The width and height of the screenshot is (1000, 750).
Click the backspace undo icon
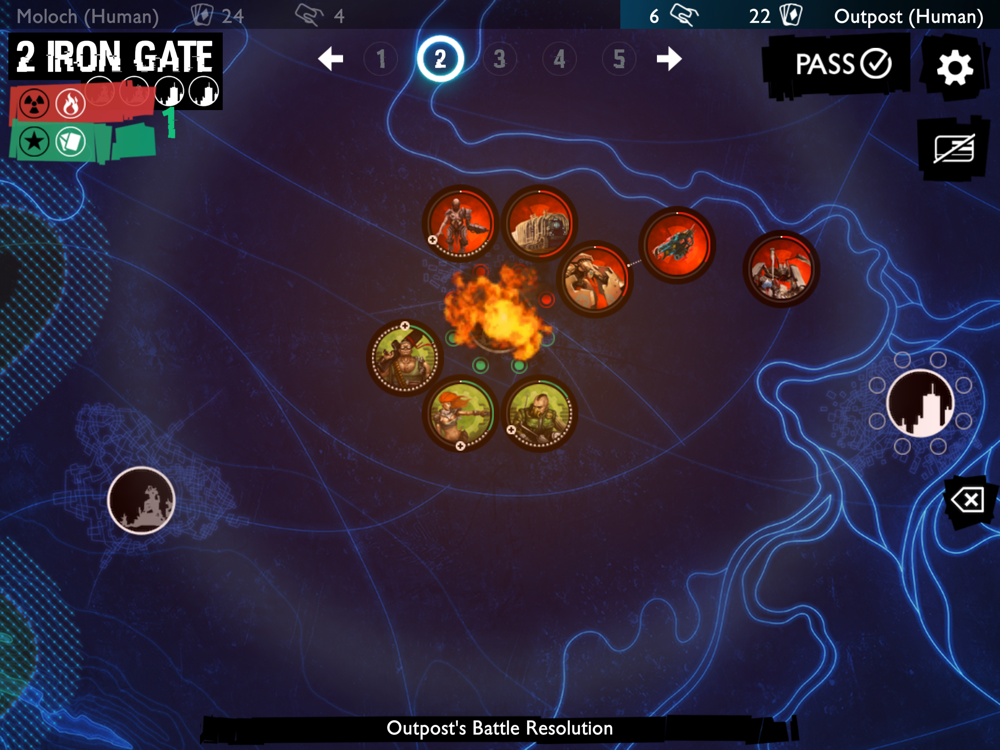(x=968, y=499)
